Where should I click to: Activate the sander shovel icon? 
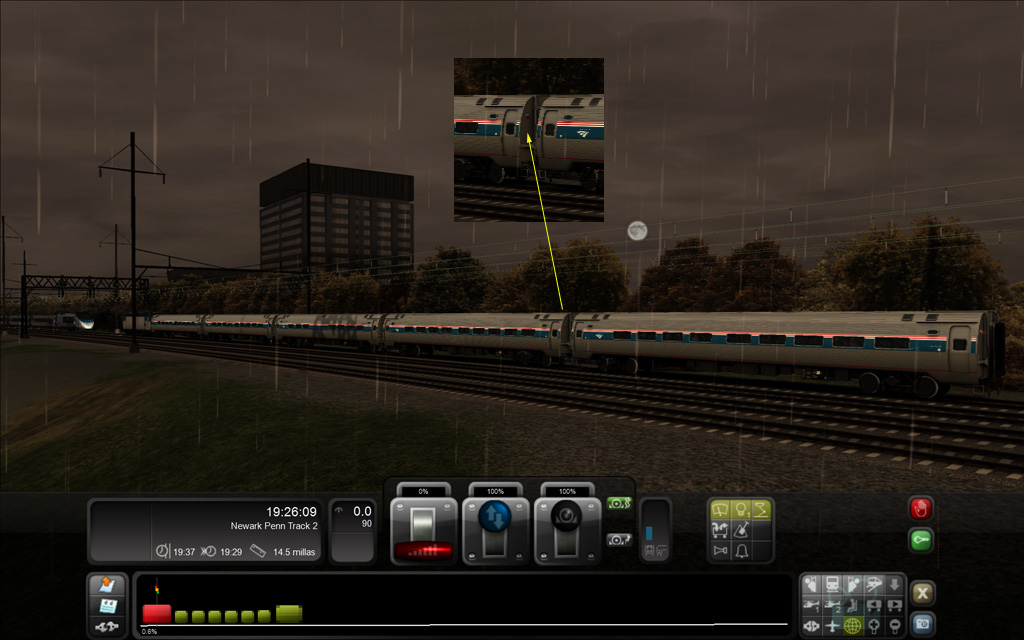(x=743, y=531)
